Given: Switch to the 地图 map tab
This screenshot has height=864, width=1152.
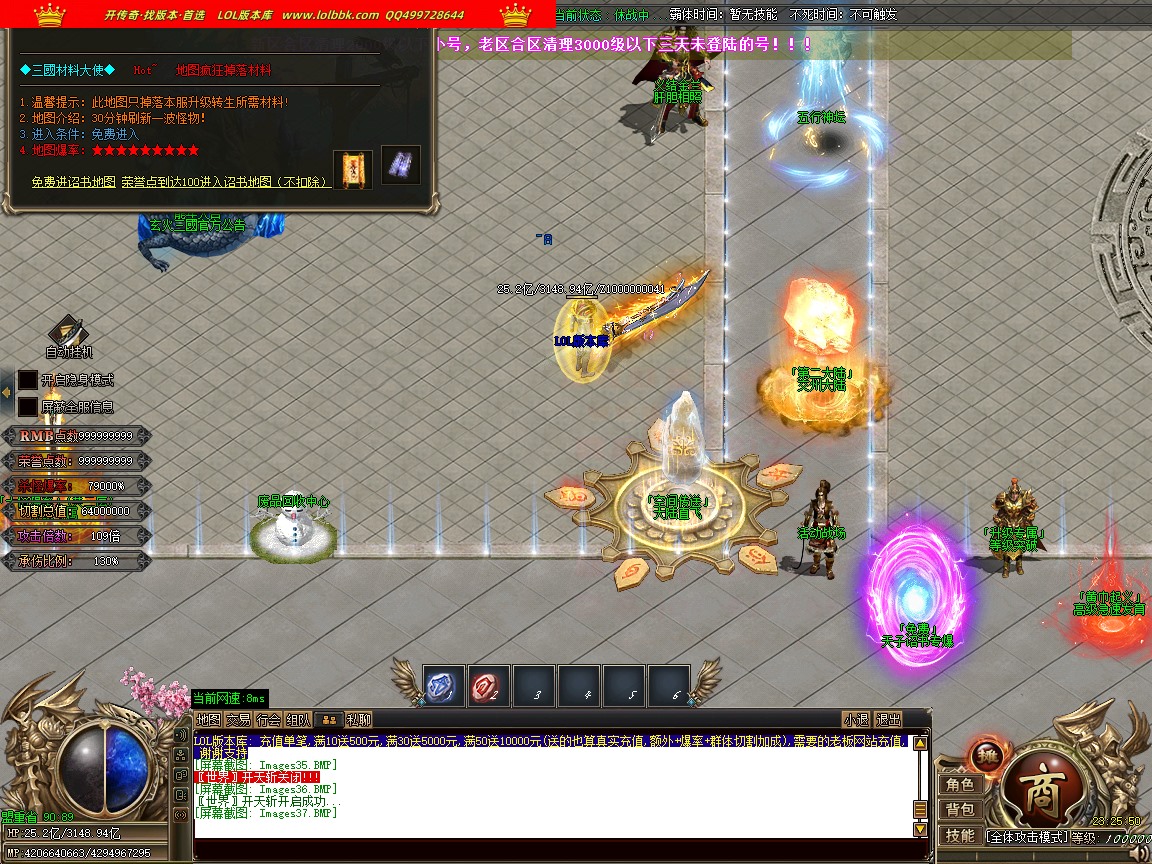Looking at the screenshot, I should [208, 719].
